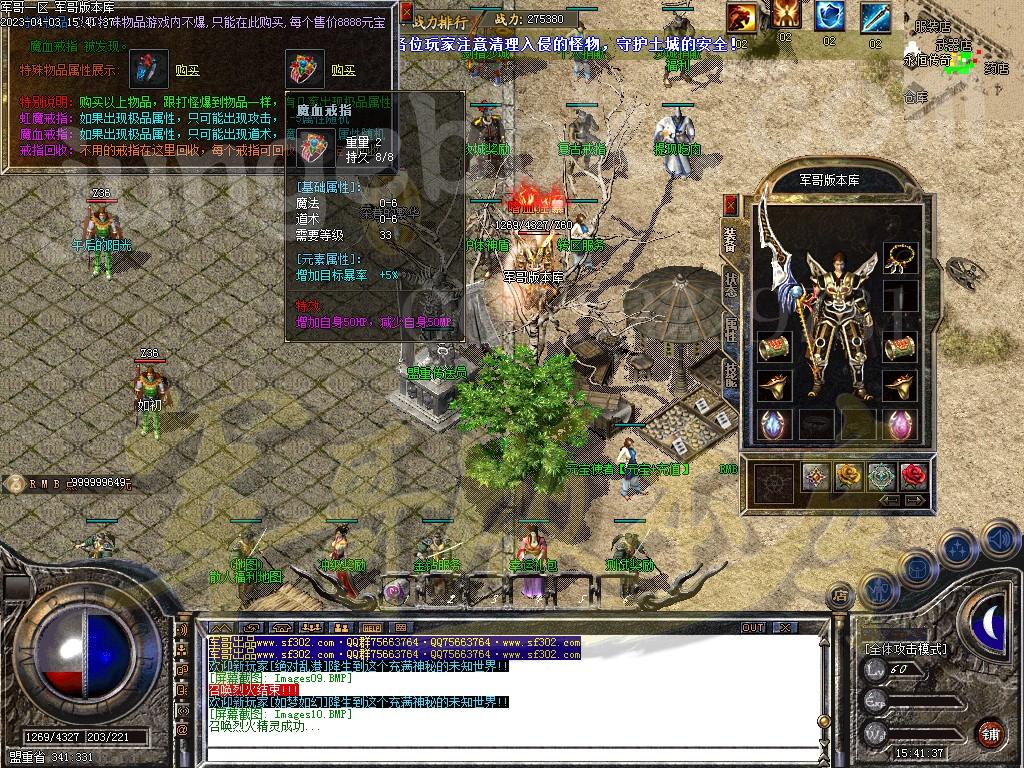Close the chat window with X
Screen dimensions: 1024x768
click(x=786, y=628)
